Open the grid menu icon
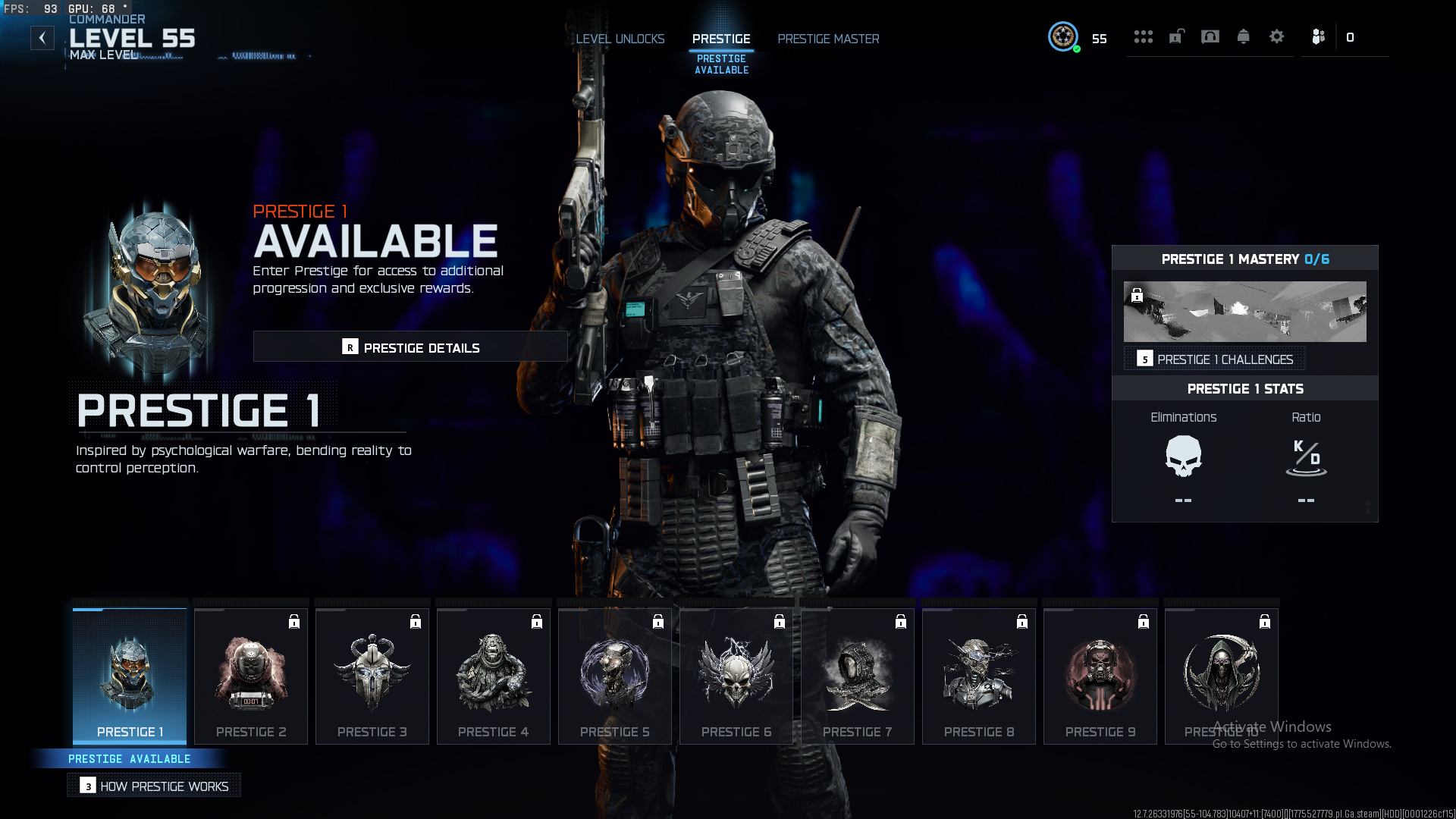Viewport: 1456px width, 819px height. tap(1144, 37)
